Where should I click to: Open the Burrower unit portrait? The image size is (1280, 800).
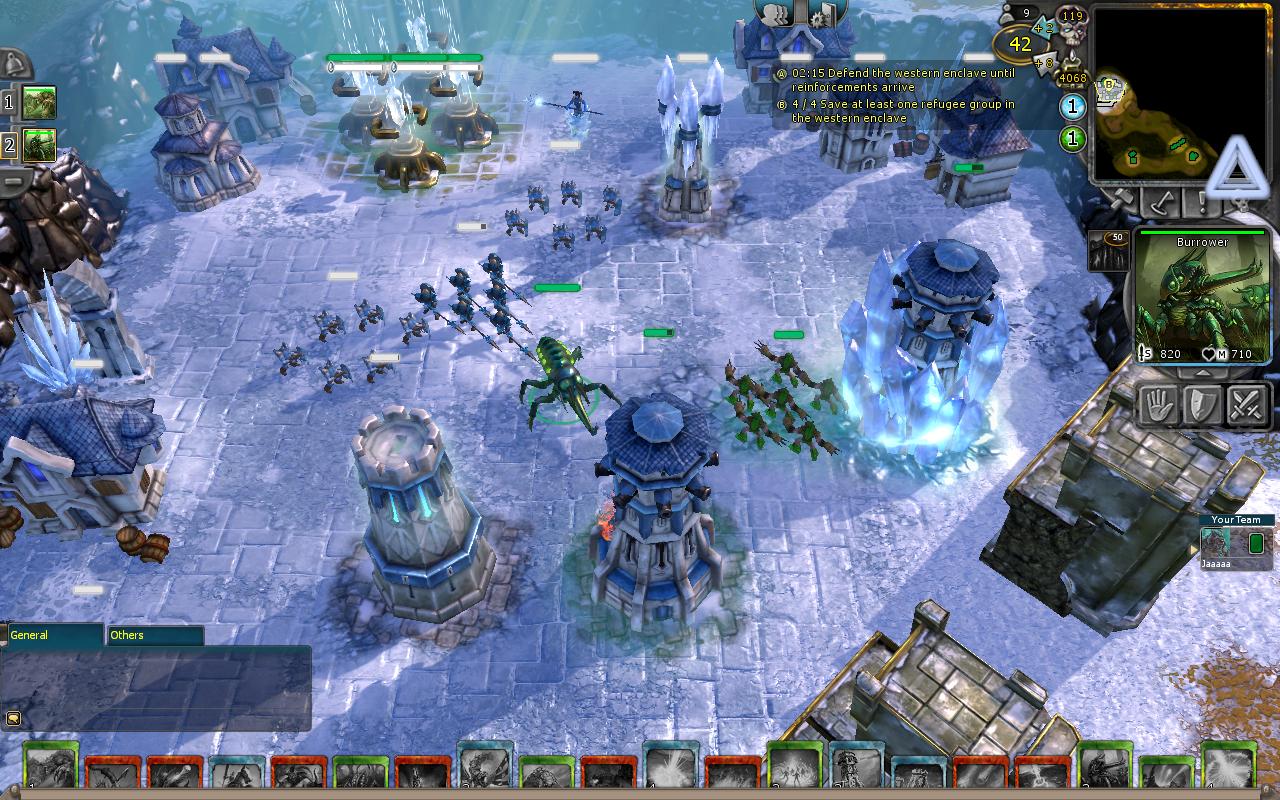[x=1203, y=295]
